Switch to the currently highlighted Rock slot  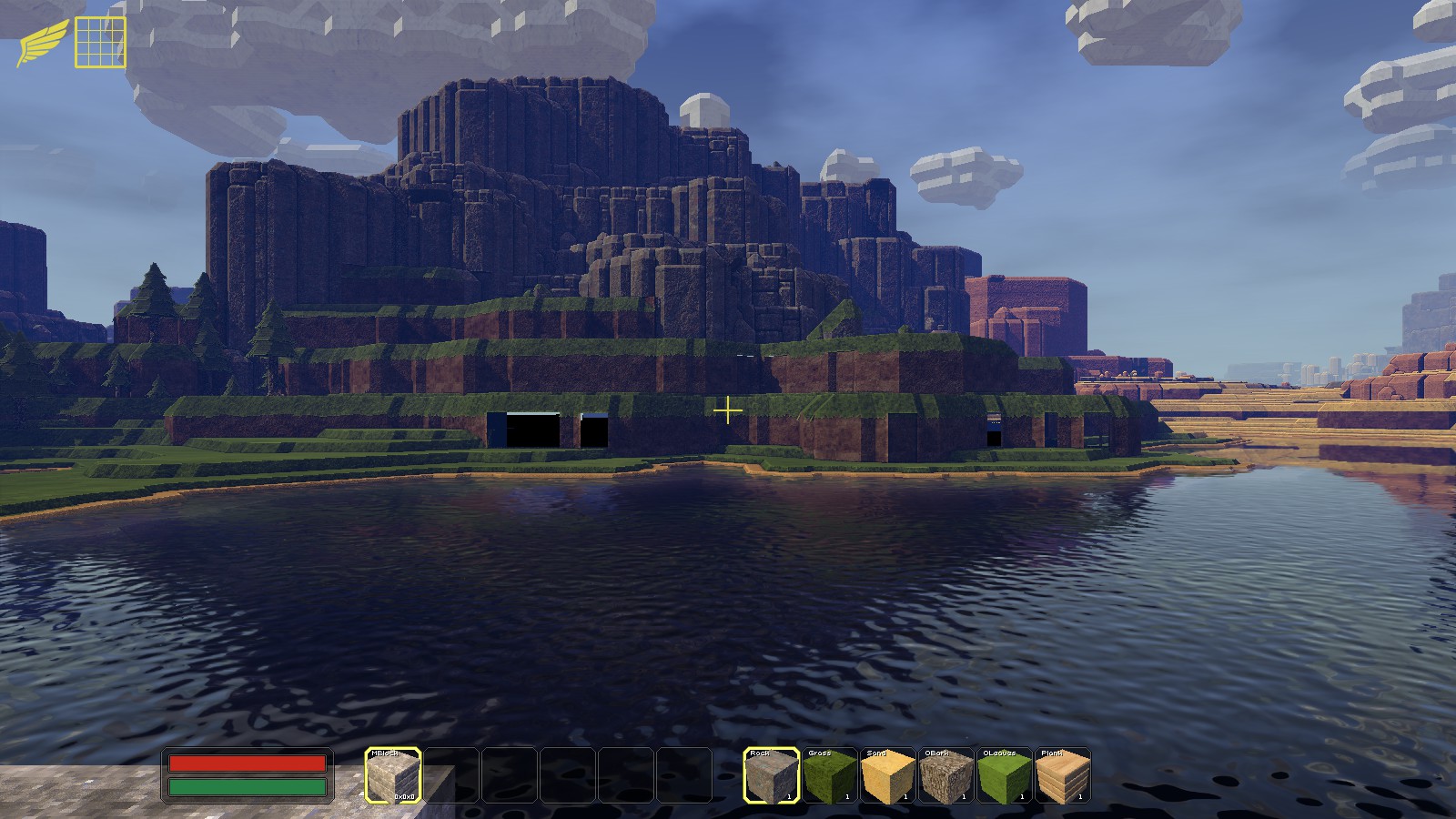point(772,778)
